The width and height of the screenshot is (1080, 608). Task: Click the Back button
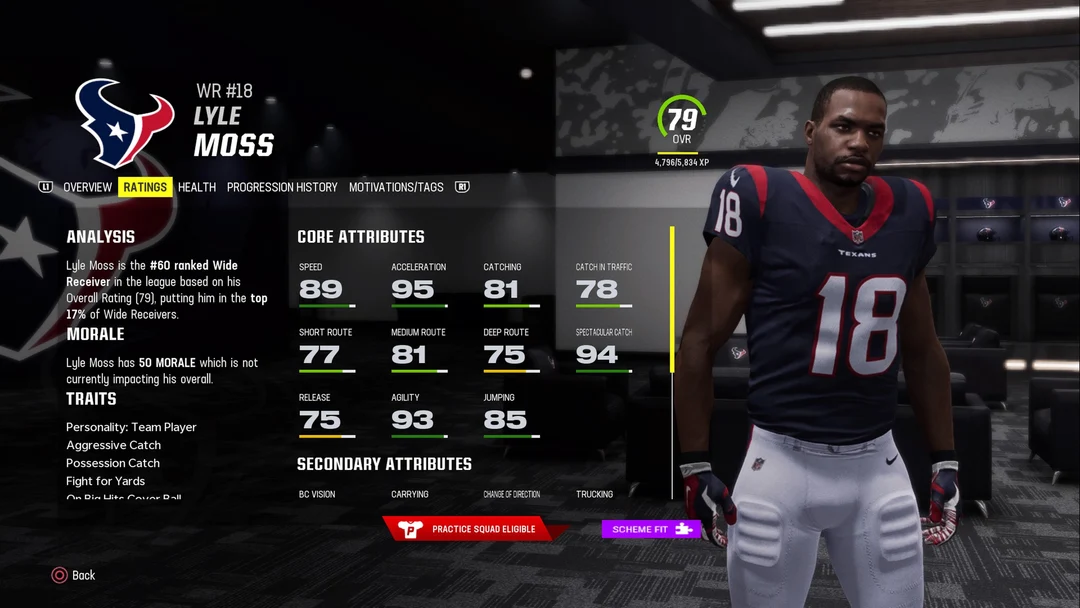coord(73,575)
